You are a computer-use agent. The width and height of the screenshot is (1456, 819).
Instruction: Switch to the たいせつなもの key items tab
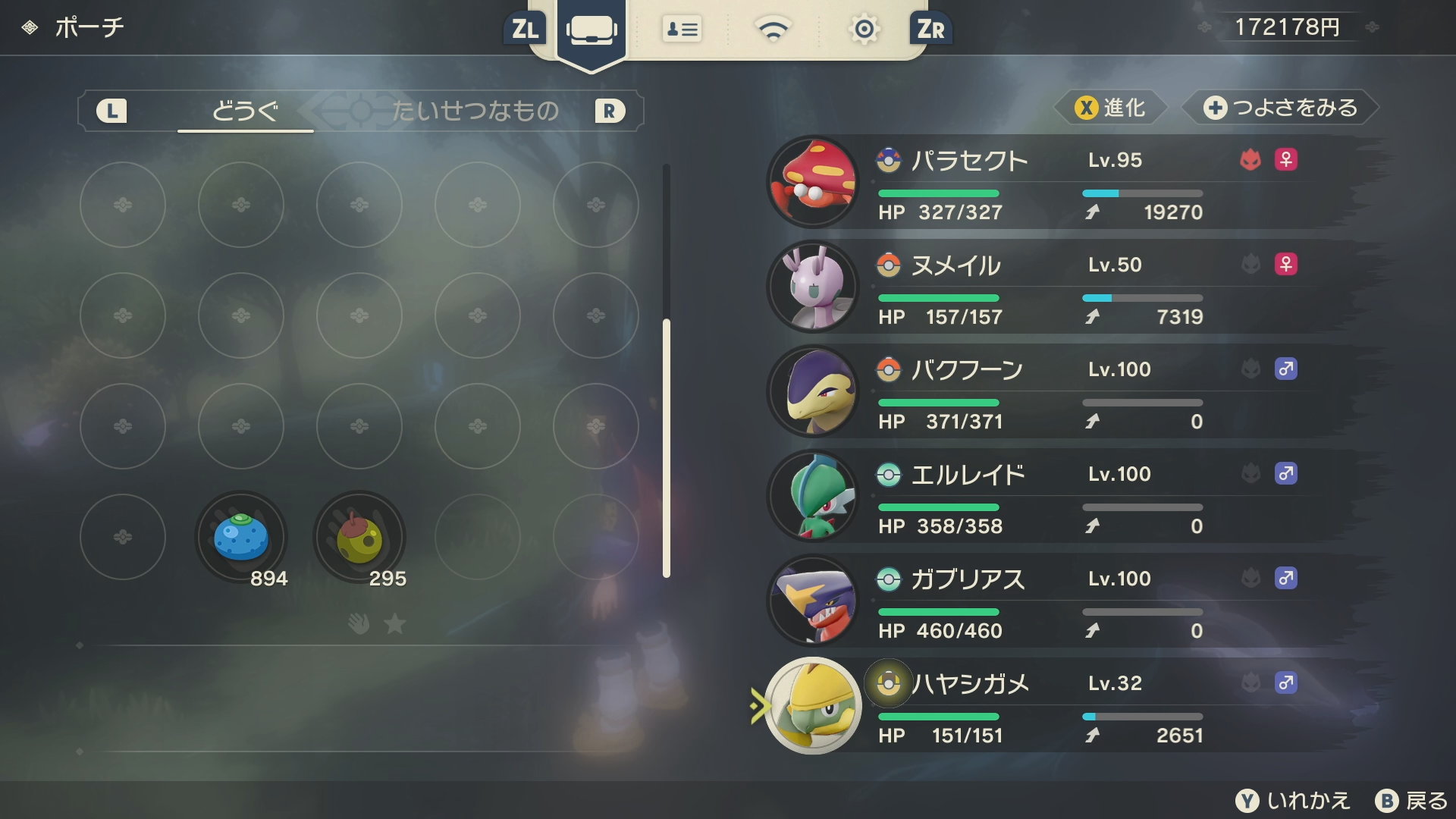coord(475,111)
